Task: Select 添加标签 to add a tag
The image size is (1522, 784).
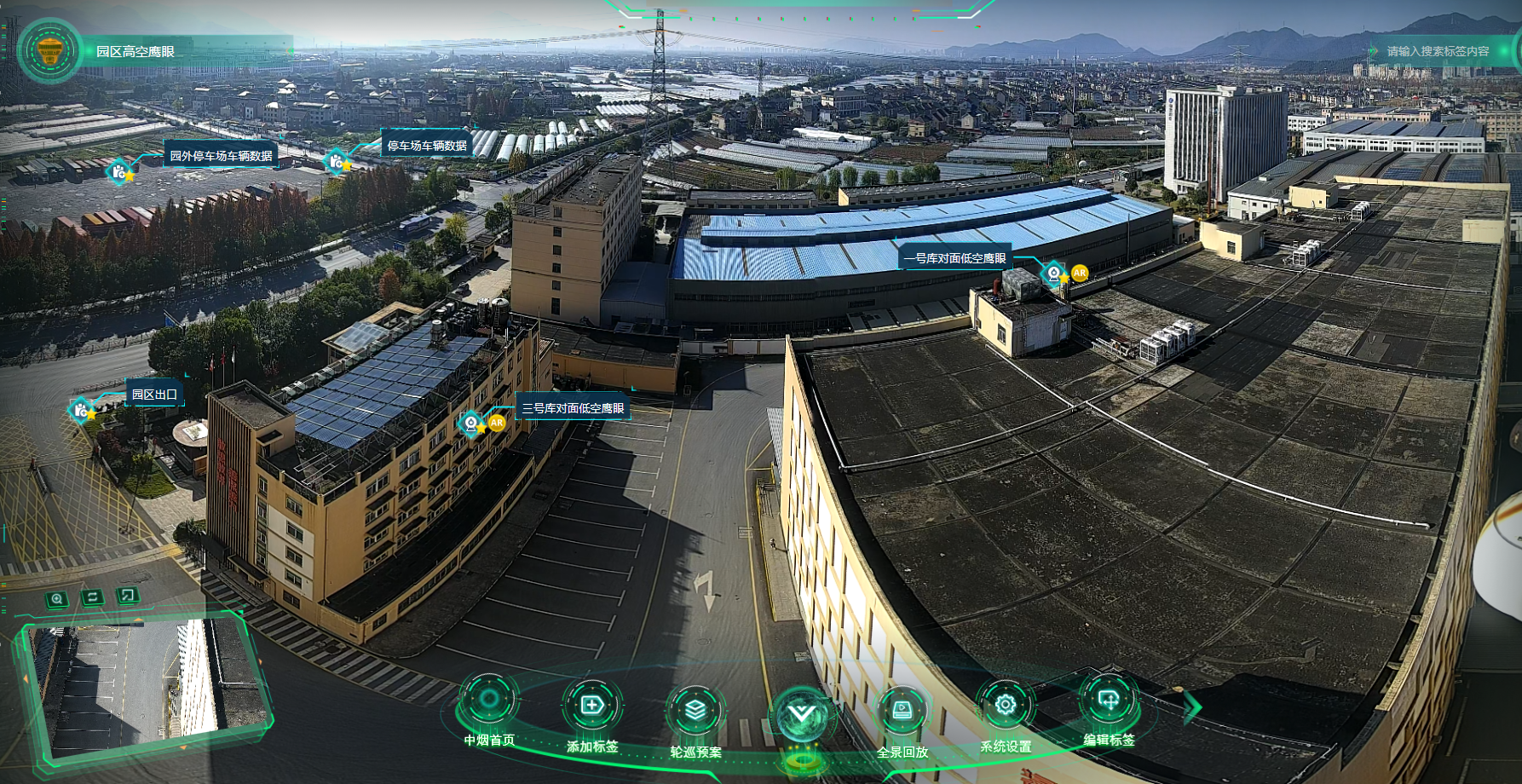Action: tap(592, 706)
